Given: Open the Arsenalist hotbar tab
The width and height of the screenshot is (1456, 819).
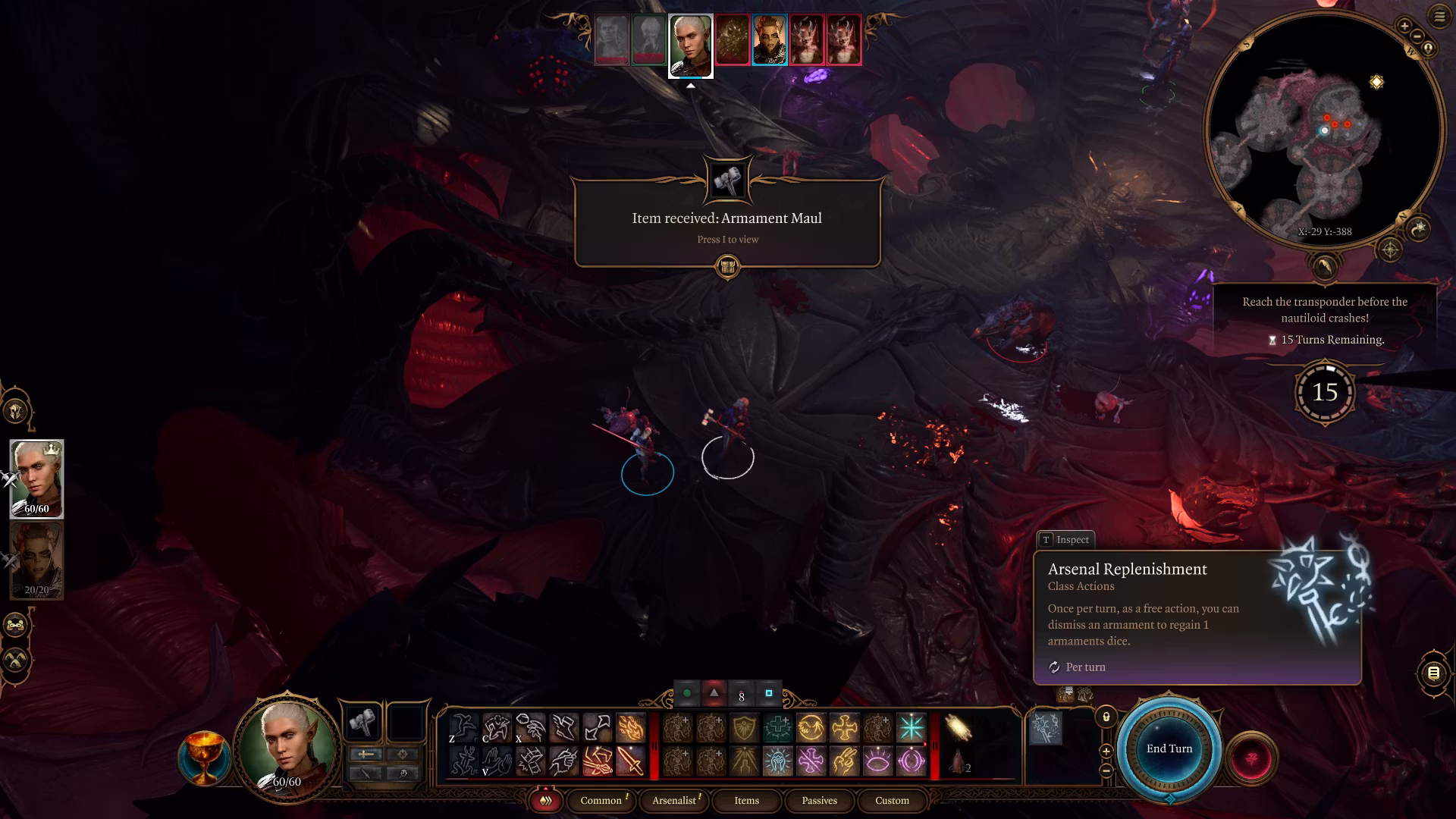Looking at the screenshot, I should pyautogui.click(x=674, y=800).
